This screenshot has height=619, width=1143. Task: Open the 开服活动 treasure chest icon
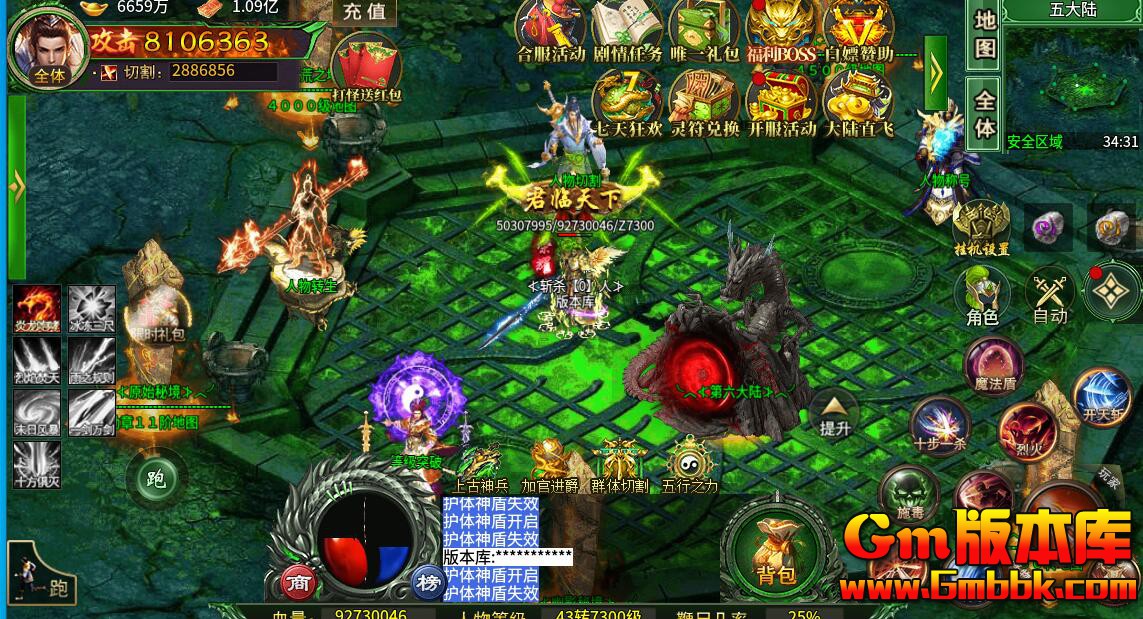(x=781, y=101)
